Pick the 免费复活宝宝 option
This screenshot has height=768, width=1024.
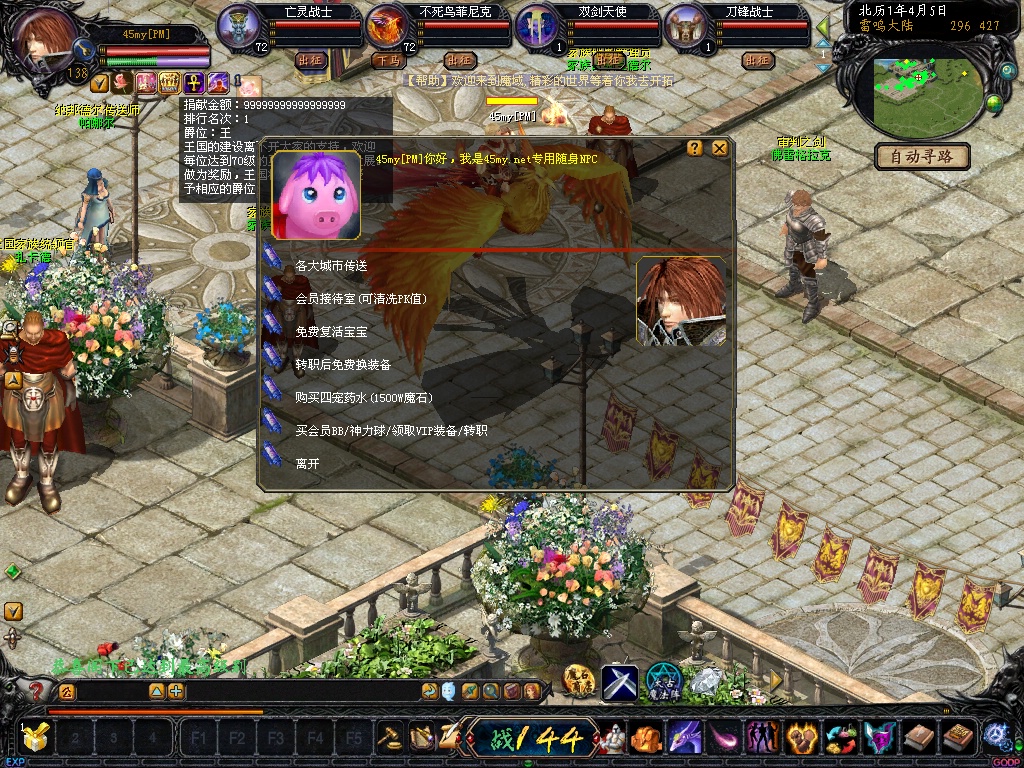point(331,332)
